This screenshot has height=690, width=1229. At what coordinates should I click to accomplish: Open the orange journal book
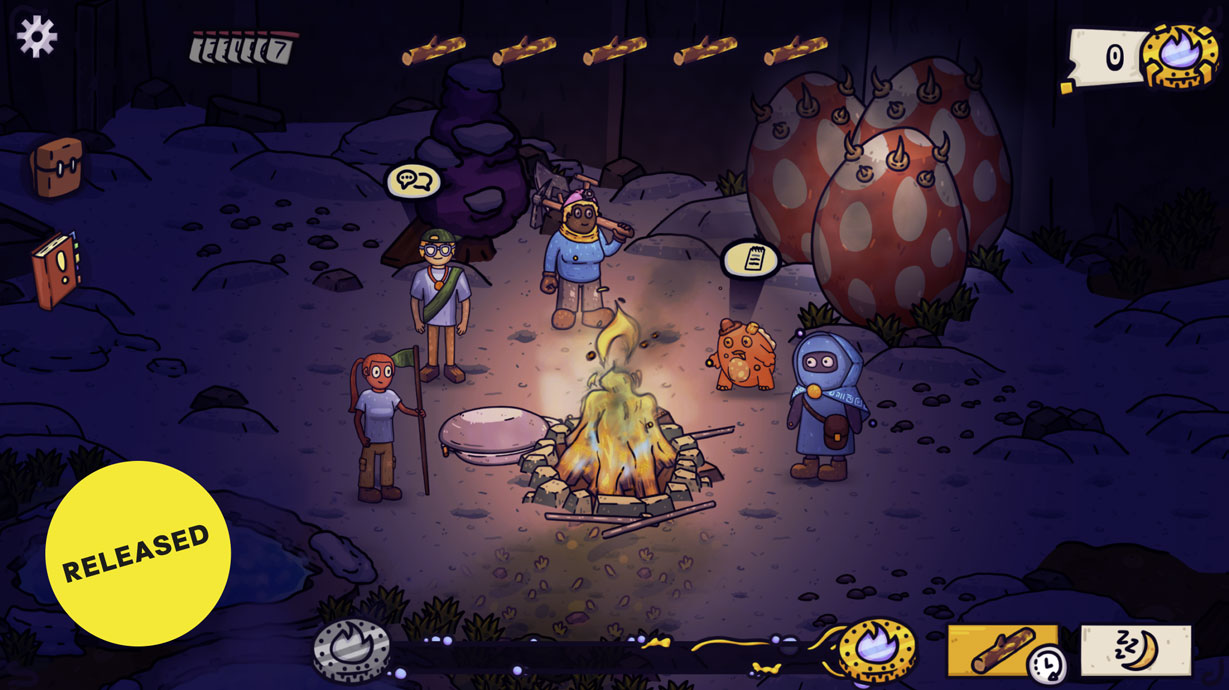pyautogui.click(x=55, y=269)
